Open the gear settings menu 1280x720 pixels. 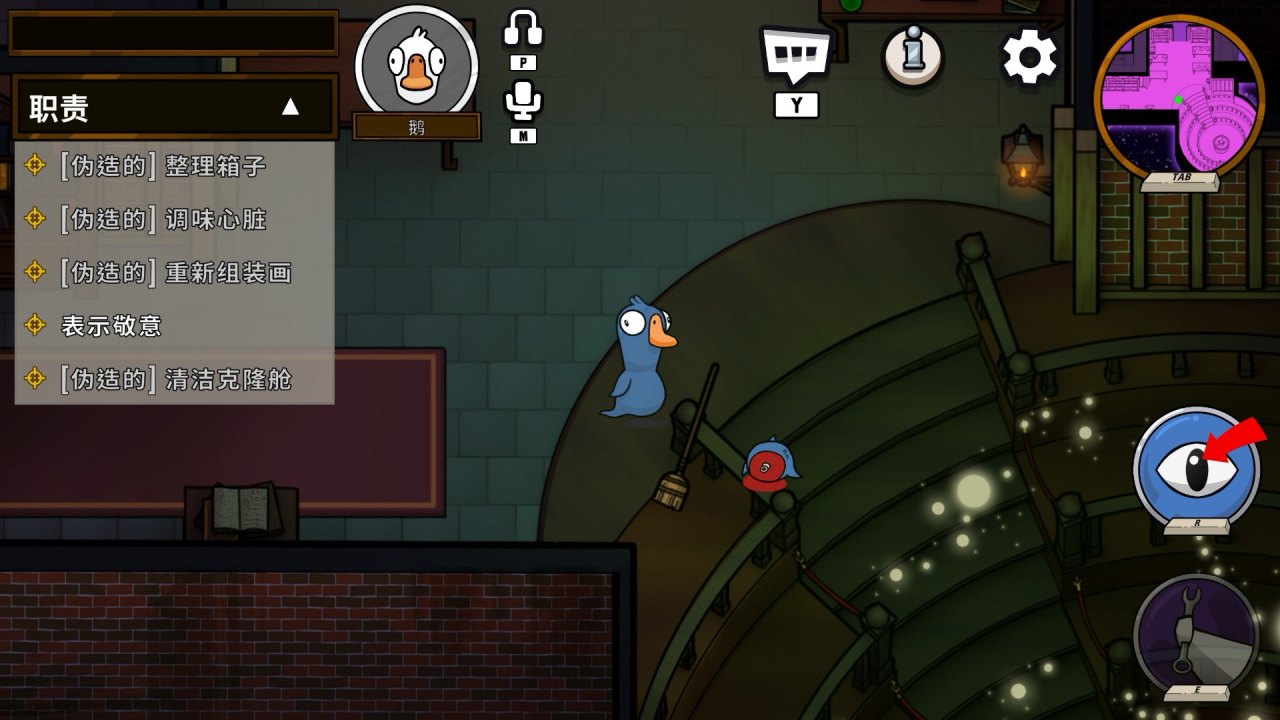1030,57
